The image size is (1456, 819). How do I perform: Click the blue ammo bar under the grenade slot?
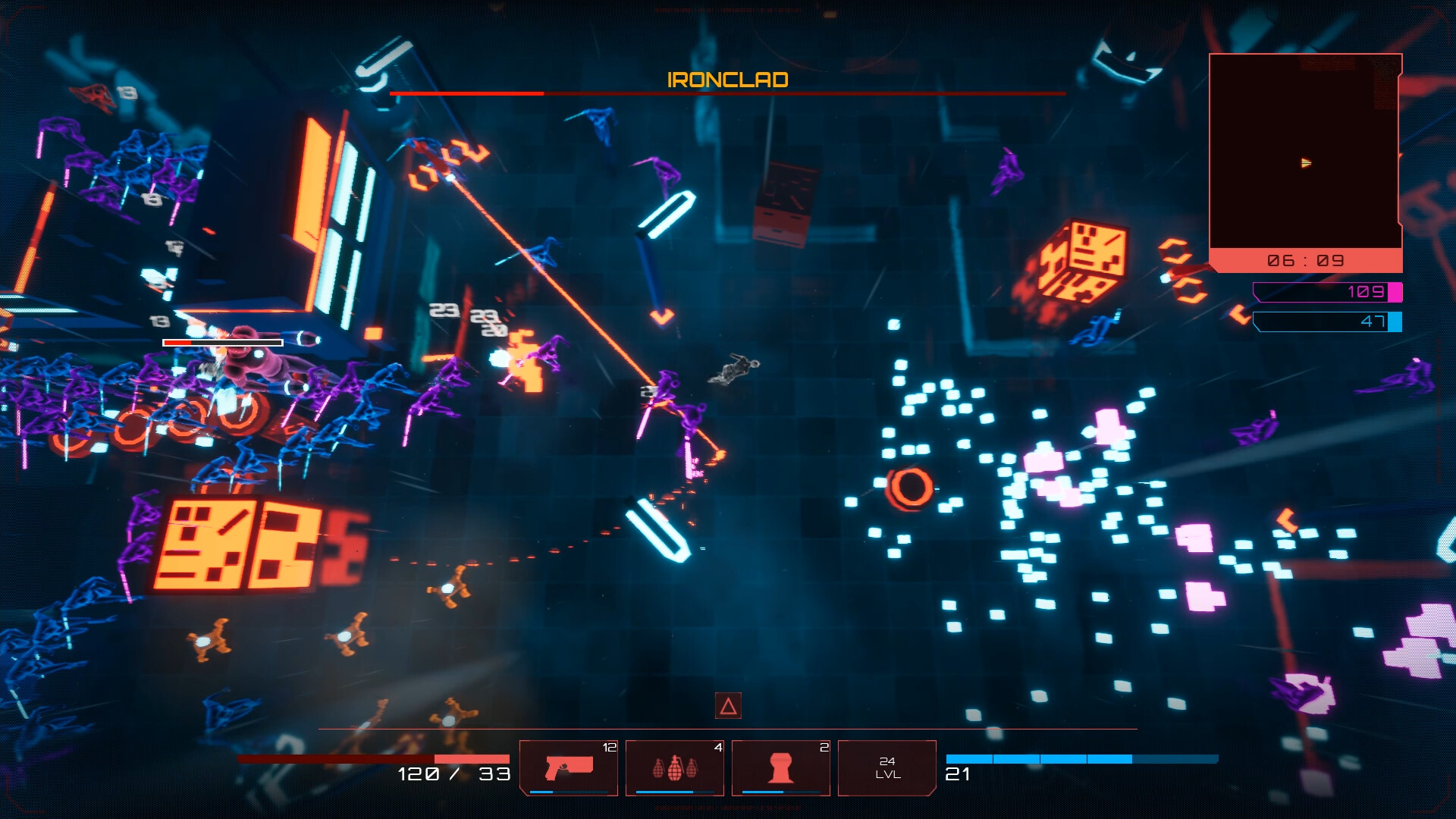[x=673, y=790]
